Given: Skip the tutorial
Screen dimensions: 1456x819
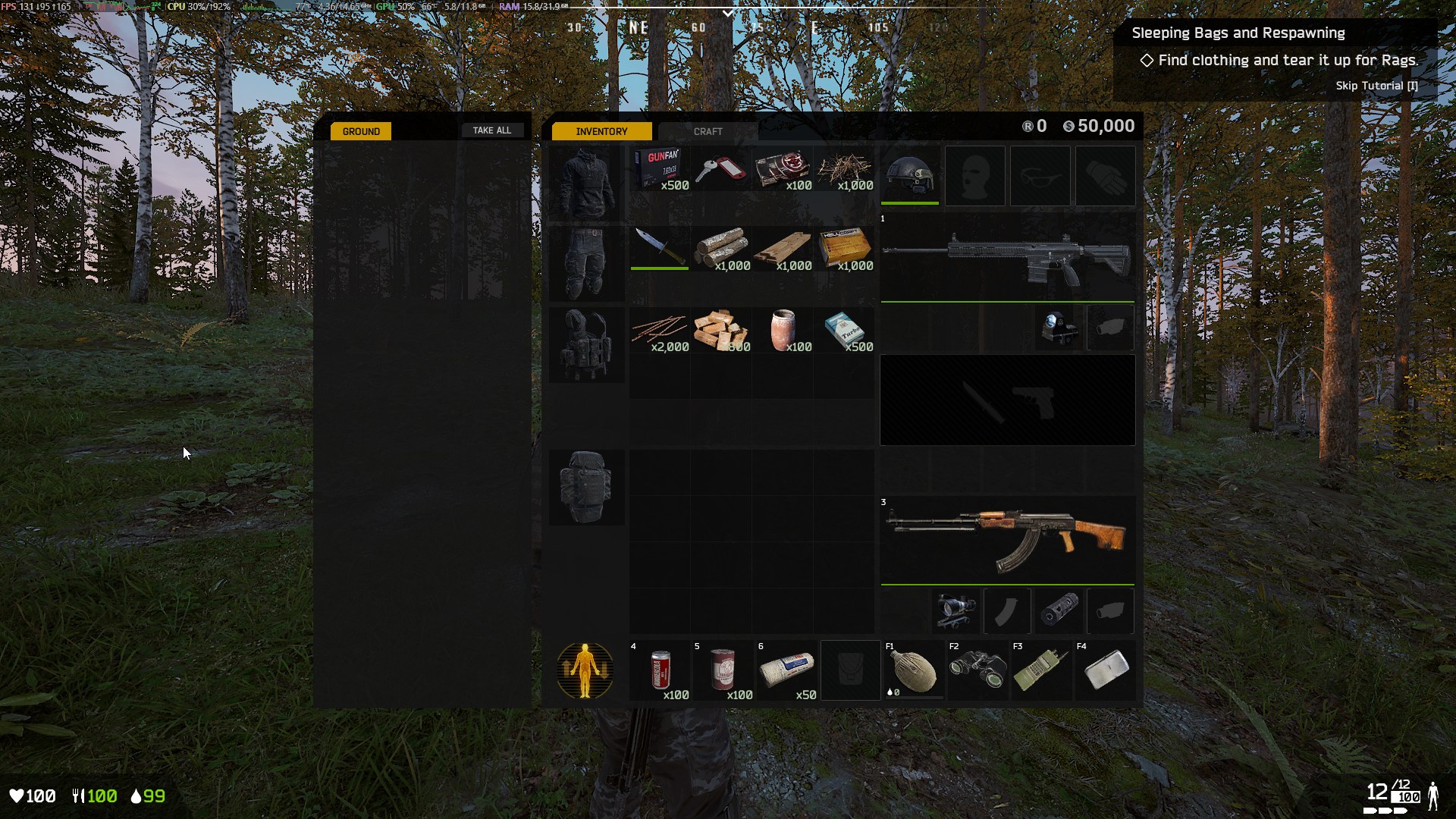Looking at the screenshot, I should coord(1376,86).
